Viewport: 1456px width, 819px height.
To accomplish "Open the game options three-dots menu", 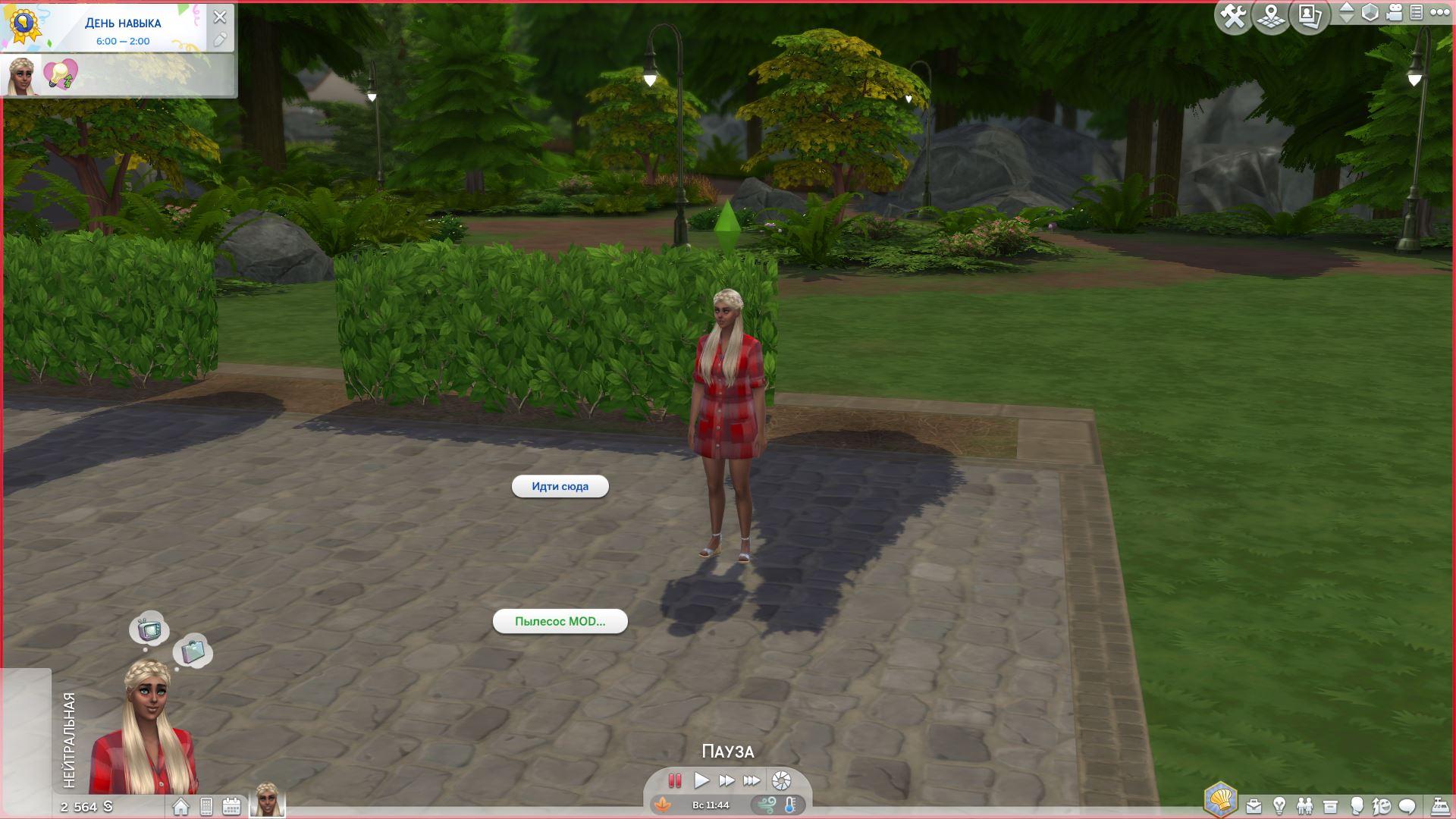I will (1439, 13).
